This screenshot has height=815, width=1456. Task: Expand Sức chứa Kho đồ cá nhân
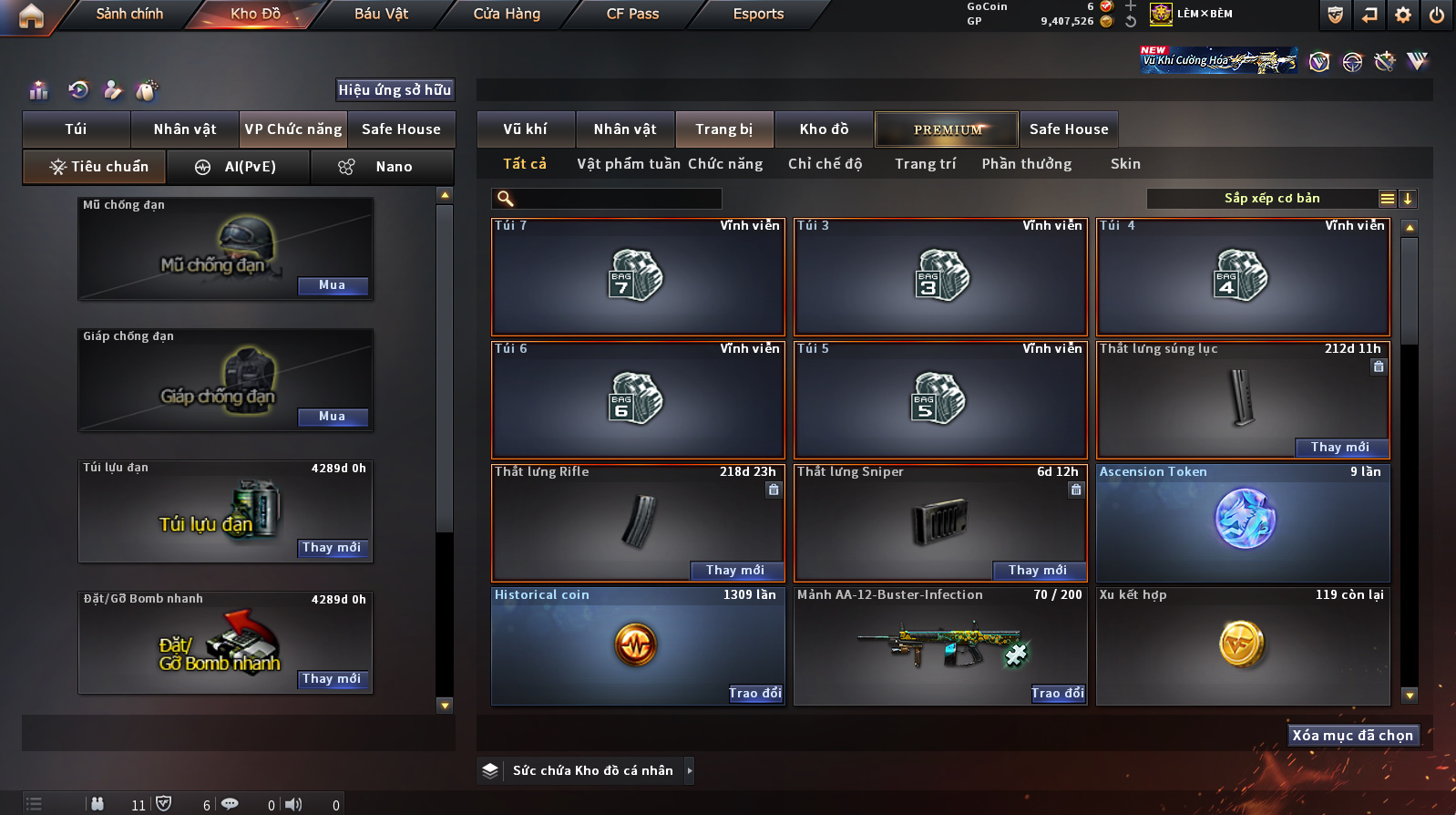click(x=690, y=771)
